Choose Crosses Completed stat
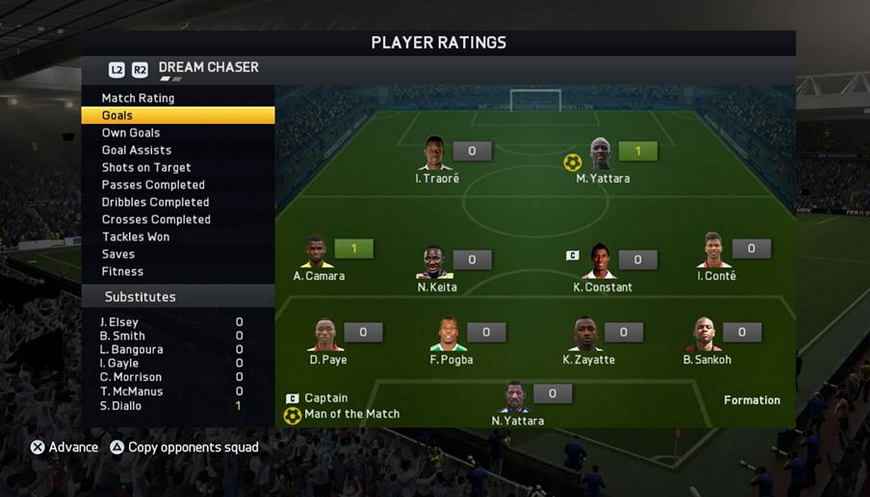This screenshot has width=870, height=497. tap(156, 219)
